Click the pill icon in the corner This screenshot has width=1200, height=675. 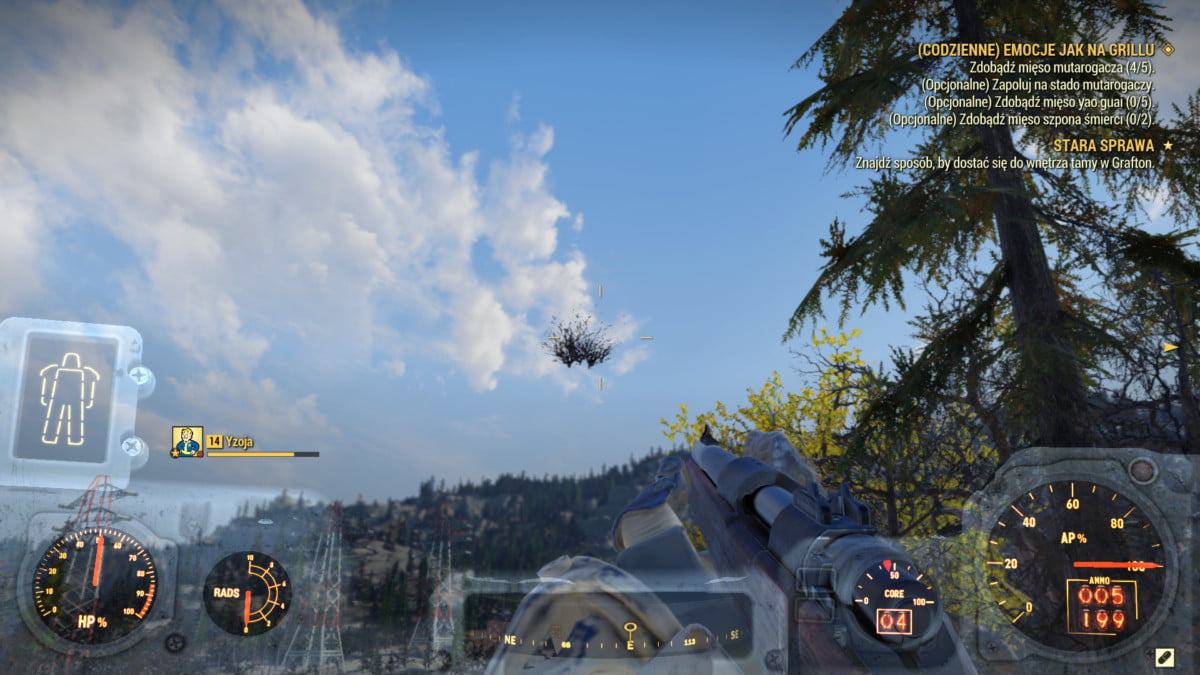click(1164, 657)
